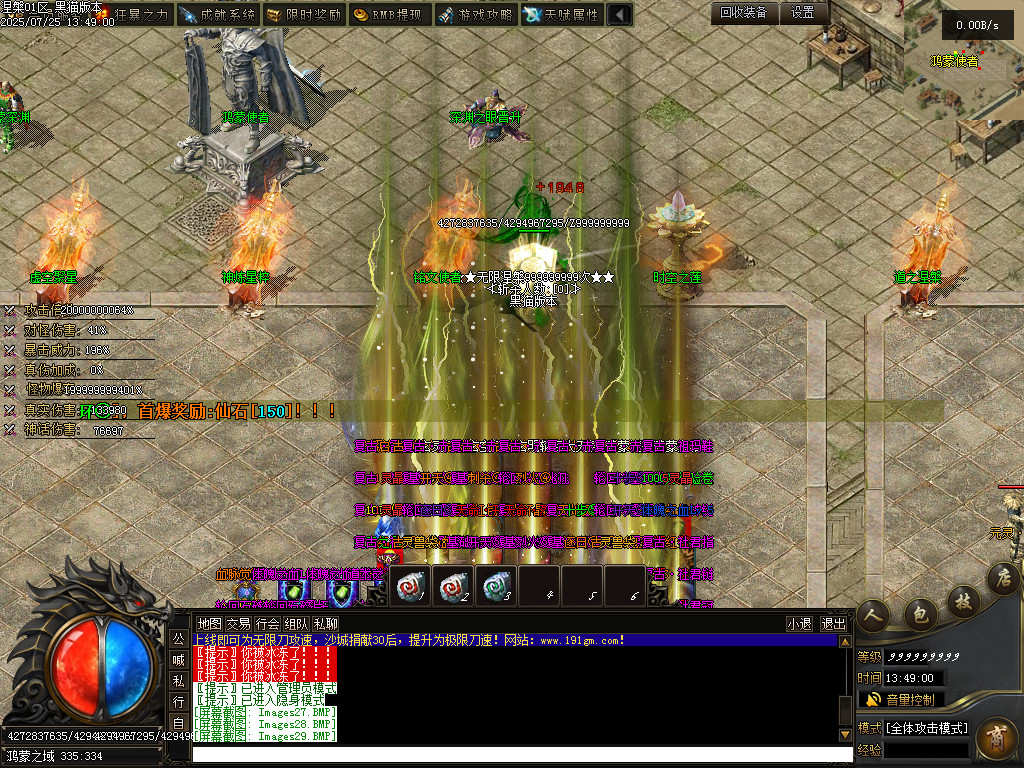Screen dimensions: 1024x768
Task: Open the 成就系统 achievement panel
Action: coord(218,15)
